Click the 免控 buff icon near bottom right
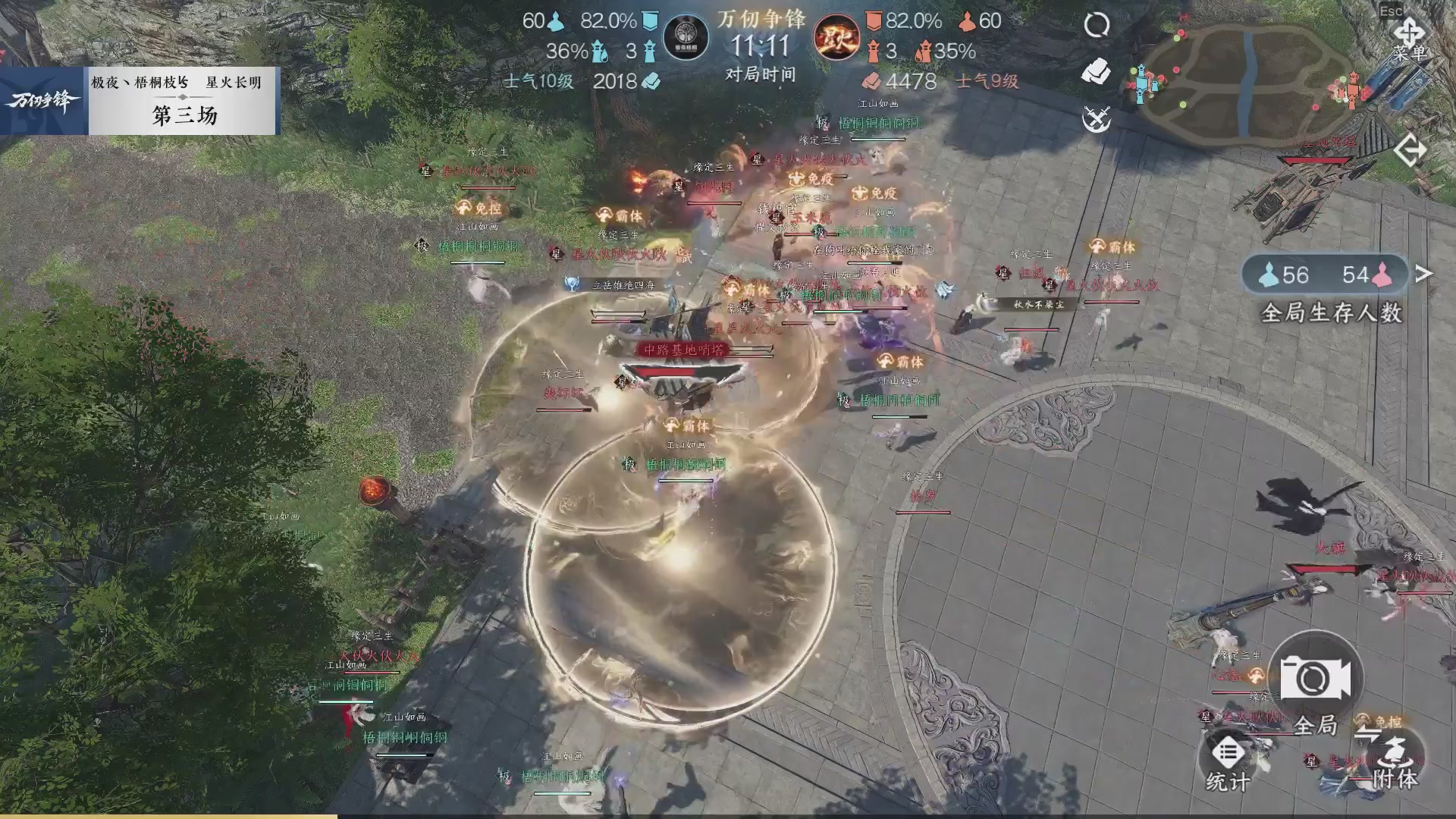 [x=1363, y=720]
